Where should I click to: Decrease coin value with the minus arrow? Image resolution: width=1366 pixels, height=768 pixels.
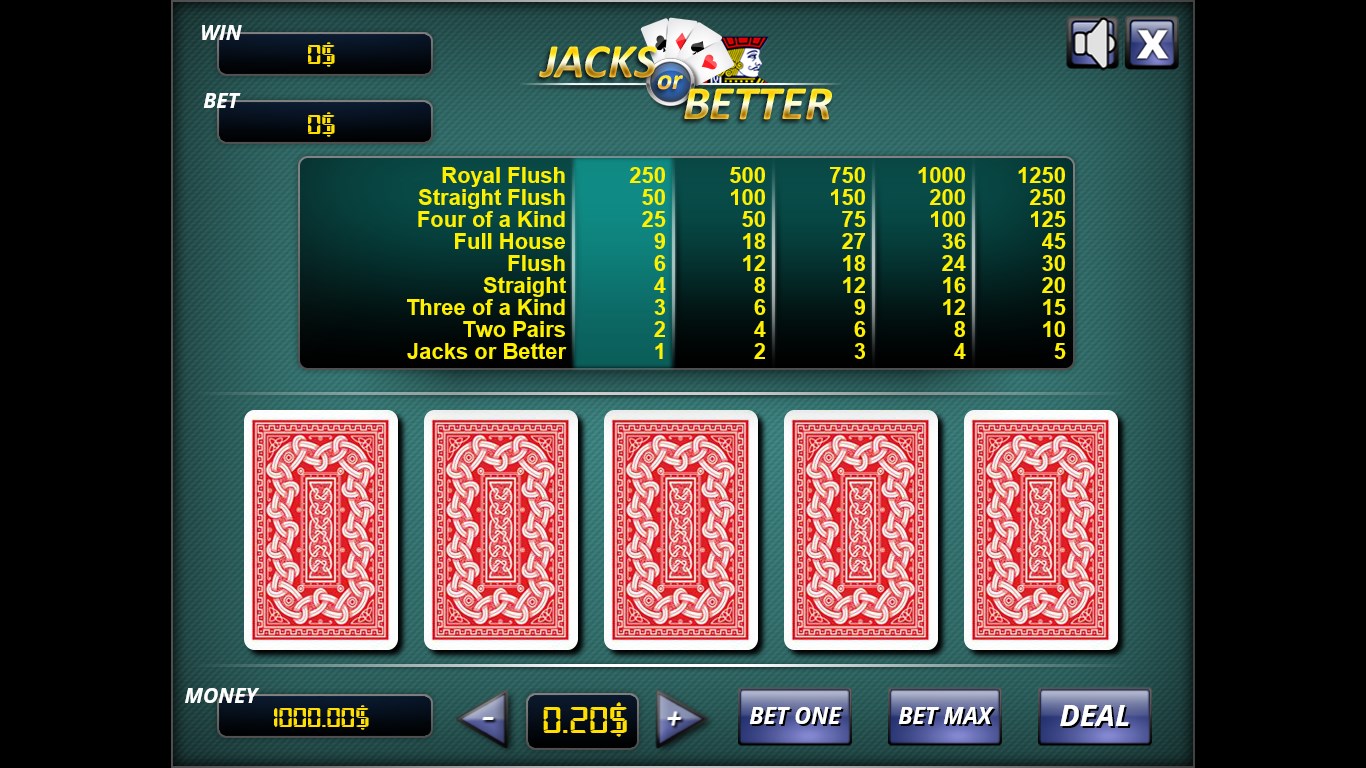tap(485, 718)
